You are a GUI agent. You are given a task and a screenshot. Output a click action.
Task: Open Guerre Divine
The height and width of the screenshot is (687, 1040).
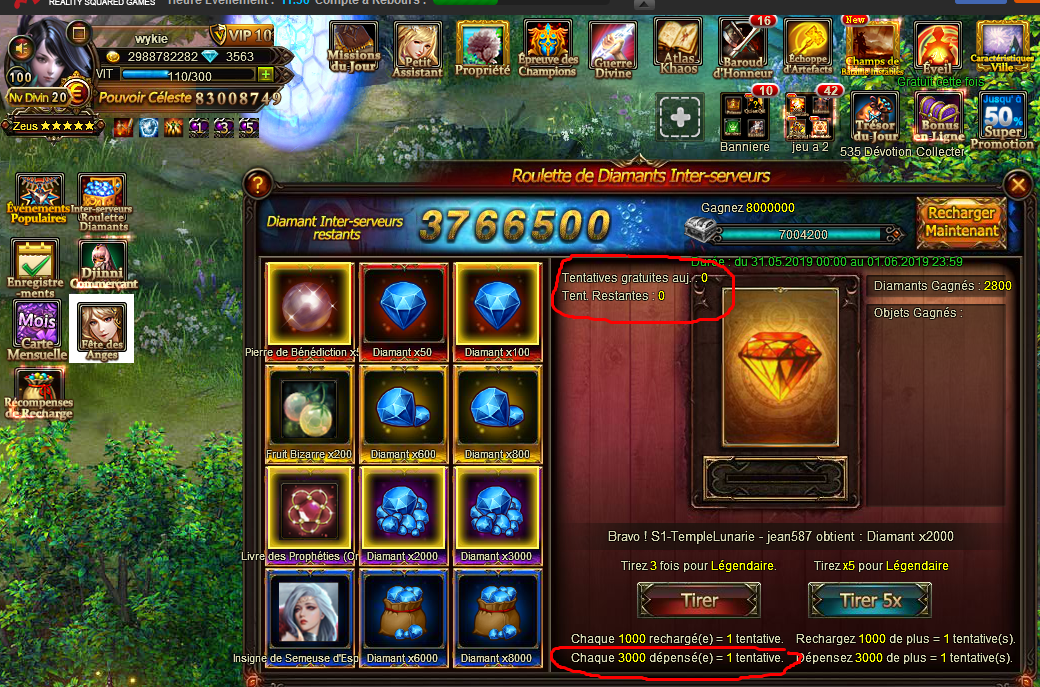point(612,48)
